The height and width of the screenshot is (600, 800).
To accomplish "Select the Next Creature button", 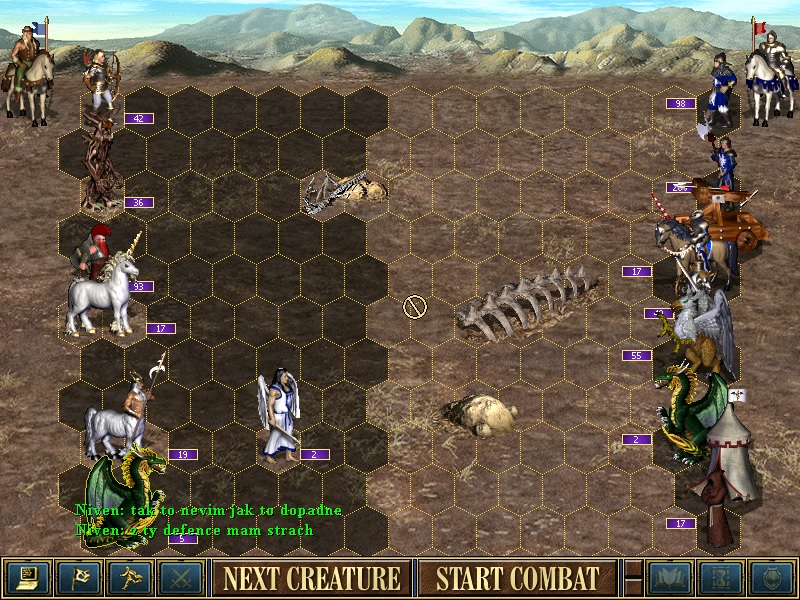I will pos(311,578).
